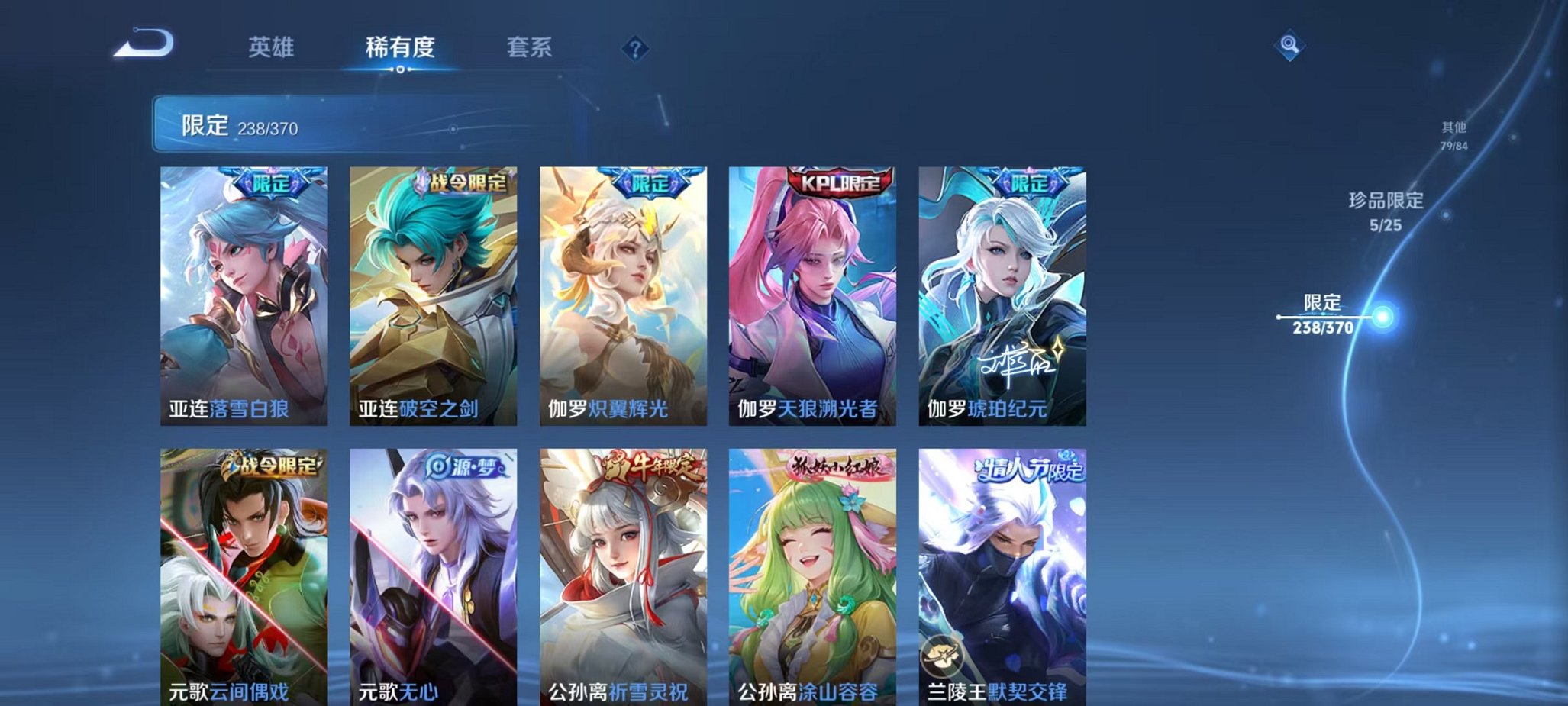The height and width of the screenshot is (706, 1568).
Task: Select the 稀有度 tab
Action: coord(400,47)
